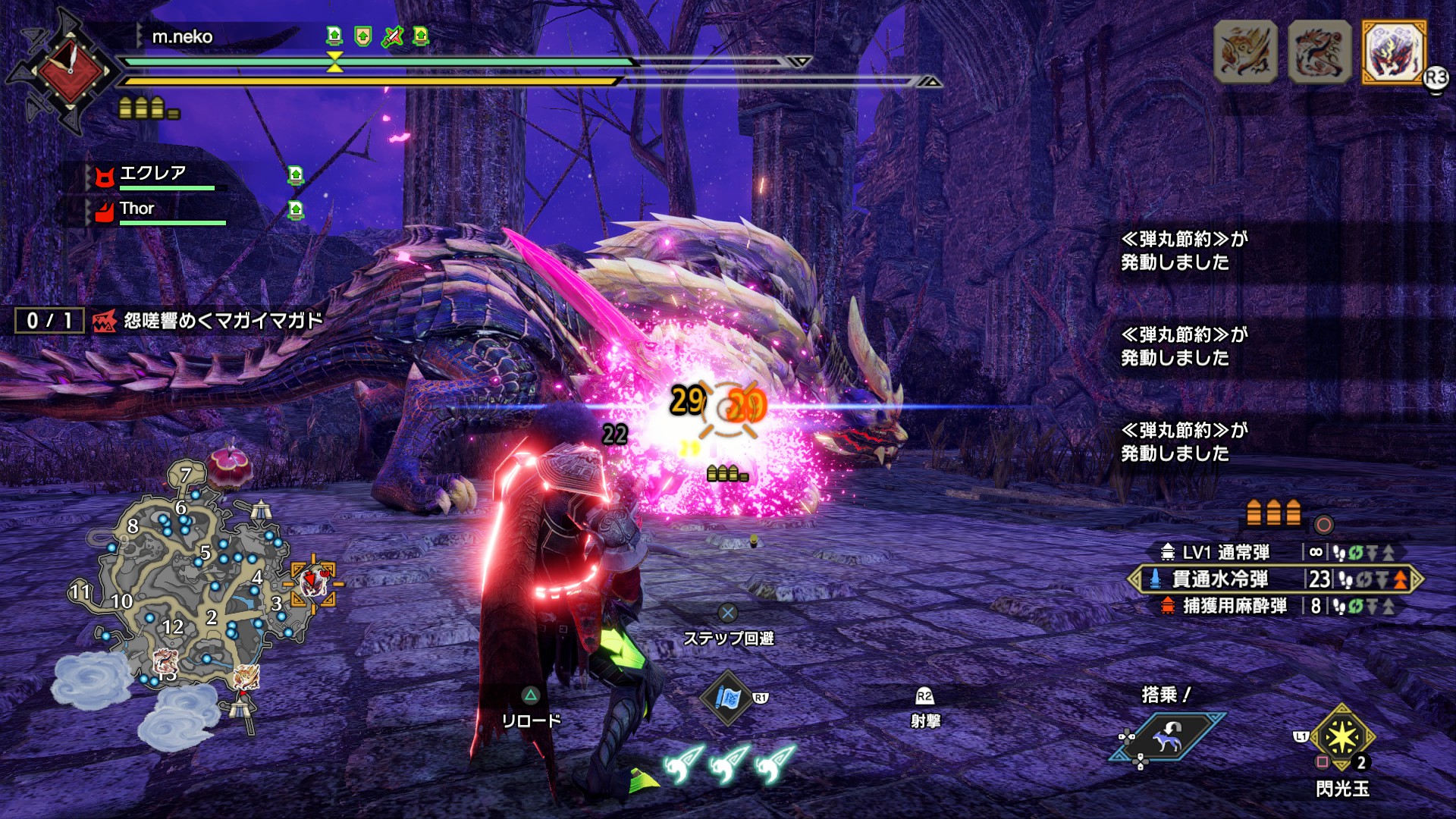Screen dimensions: 1456x819
Task: Select buddy Thor in the party list
Action: 137,209
